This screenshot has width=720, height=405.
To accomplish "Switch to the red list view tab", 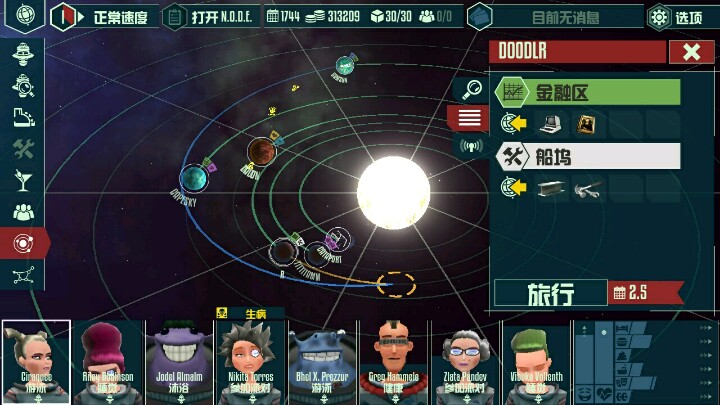I will (468, 118).
